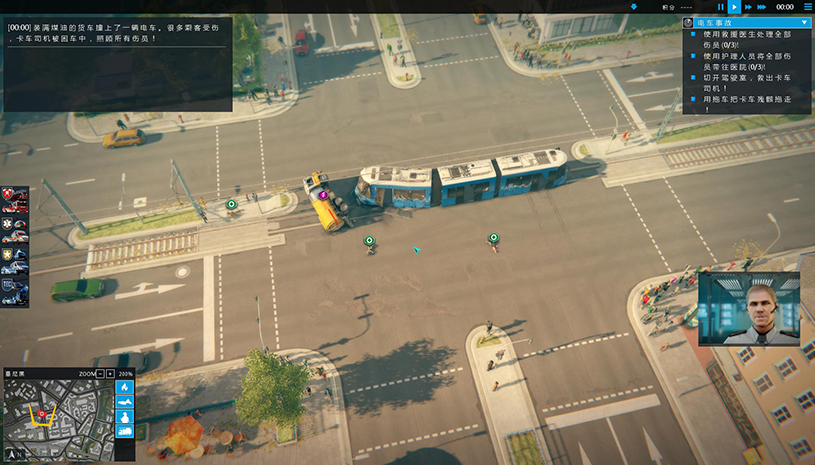
Task: Toggle the personnel filter on the minimap
Action: point(125,416)
